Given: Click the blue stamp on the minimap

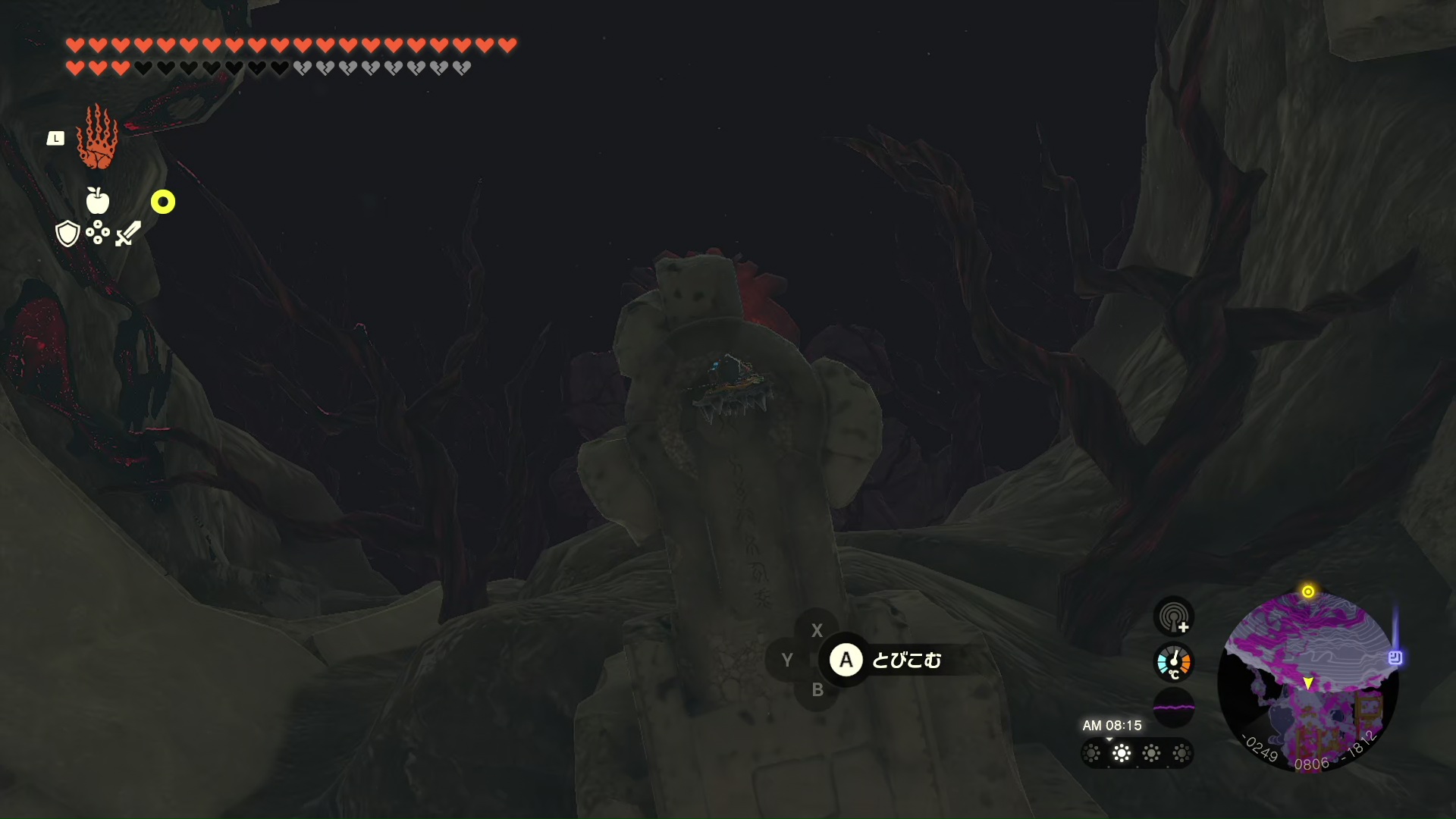Looking at the screenshot, I should click(1395, 657).
